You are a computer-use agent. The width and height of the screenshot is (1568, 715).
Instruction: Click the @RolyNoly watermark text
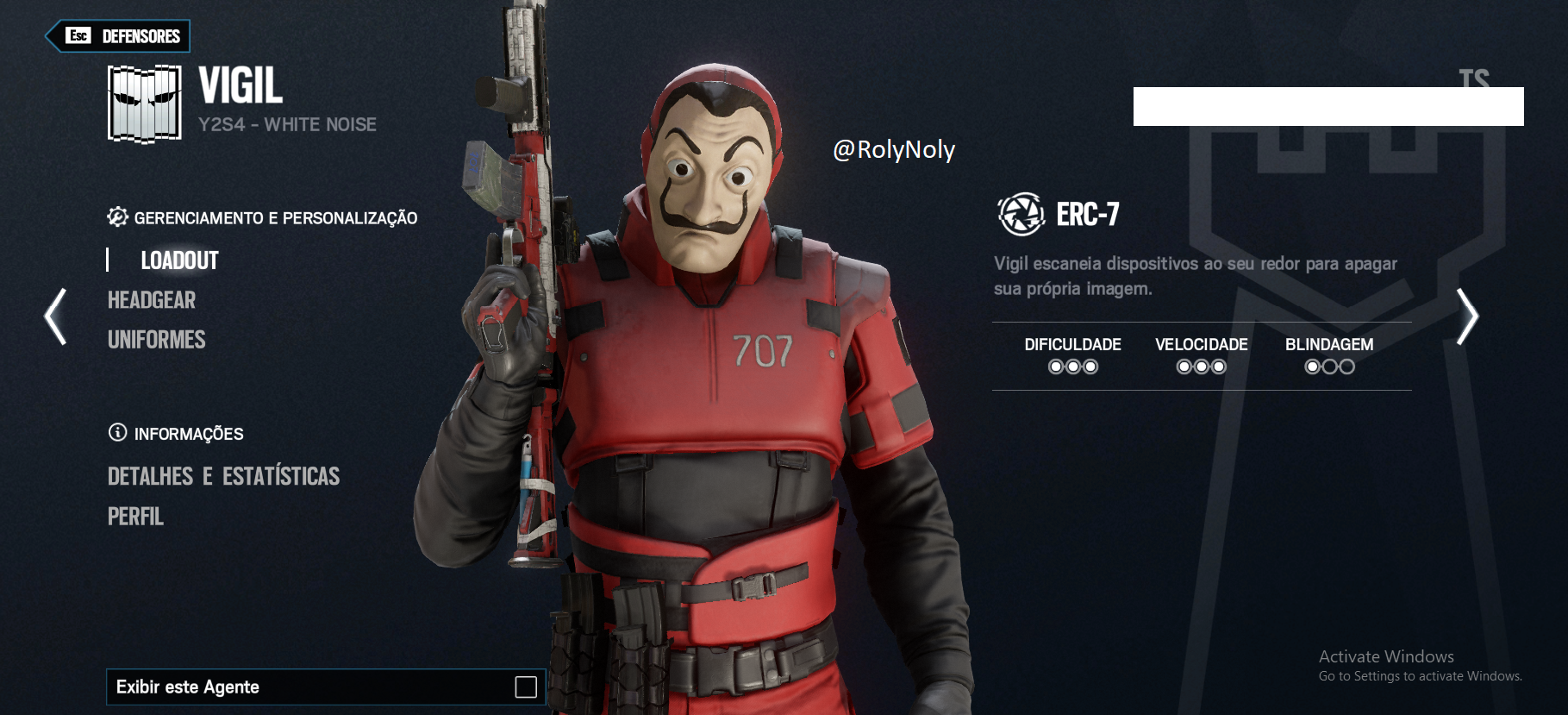[893, 149]
